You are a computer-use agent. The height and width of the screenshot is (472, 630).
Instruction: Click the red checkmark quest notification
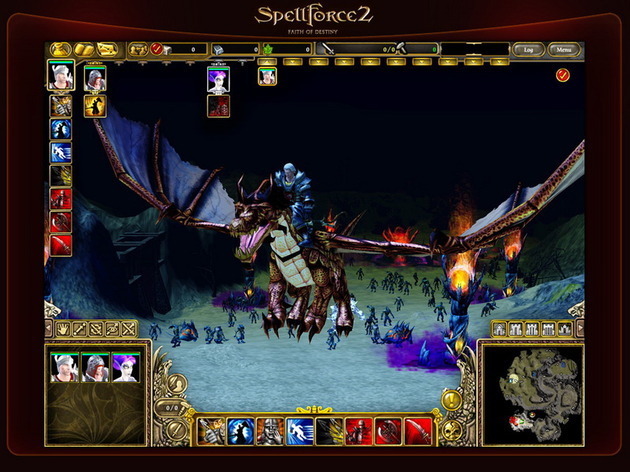coord(562,75)
